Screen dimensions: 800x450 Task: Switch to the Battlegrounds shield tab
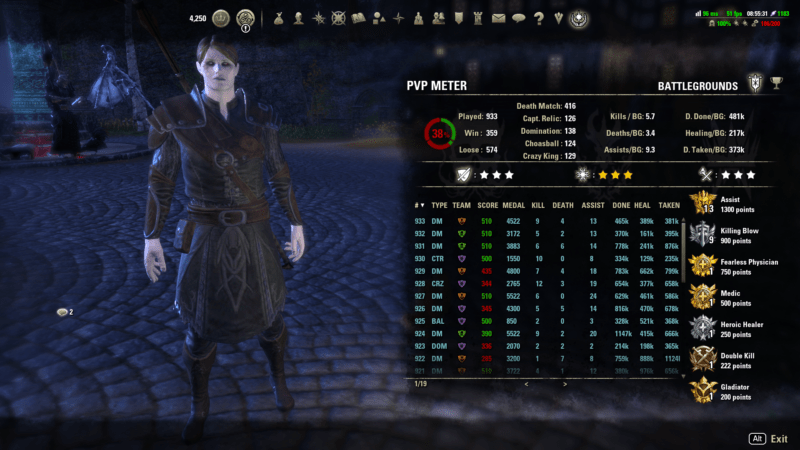[755, 86]
